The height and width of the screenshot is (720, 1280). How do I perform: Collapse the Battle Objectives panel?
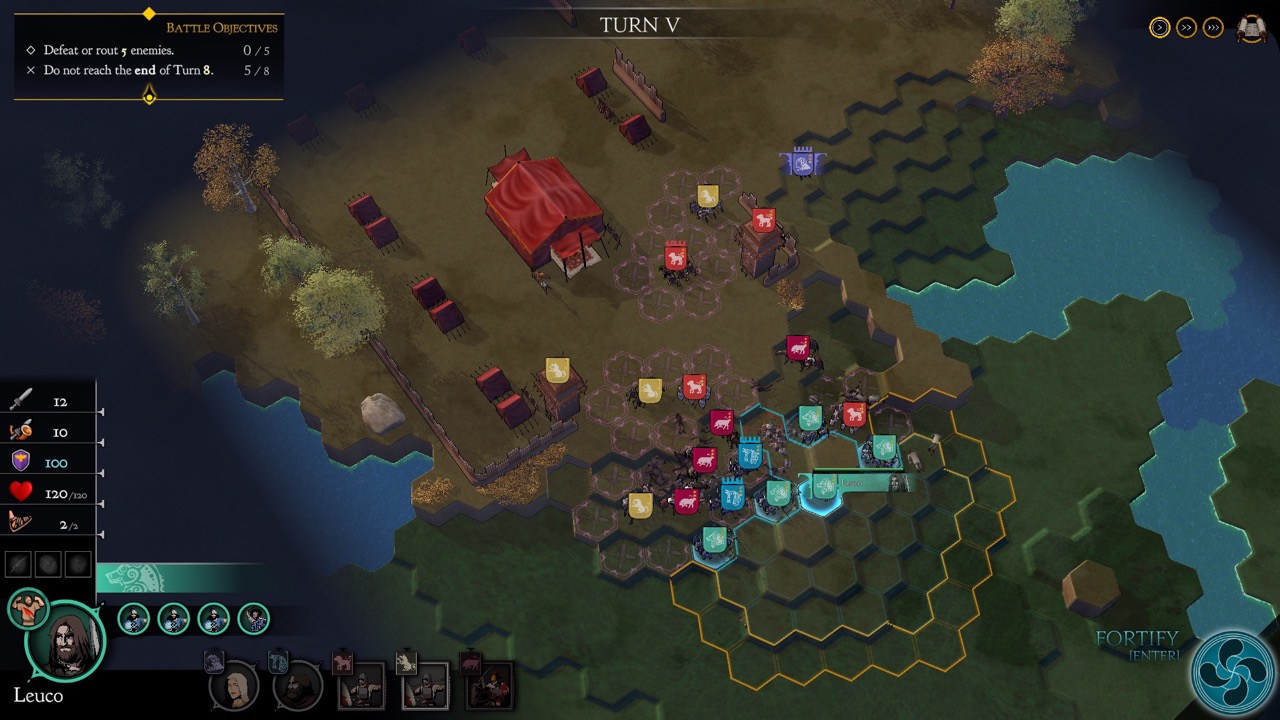149,97
